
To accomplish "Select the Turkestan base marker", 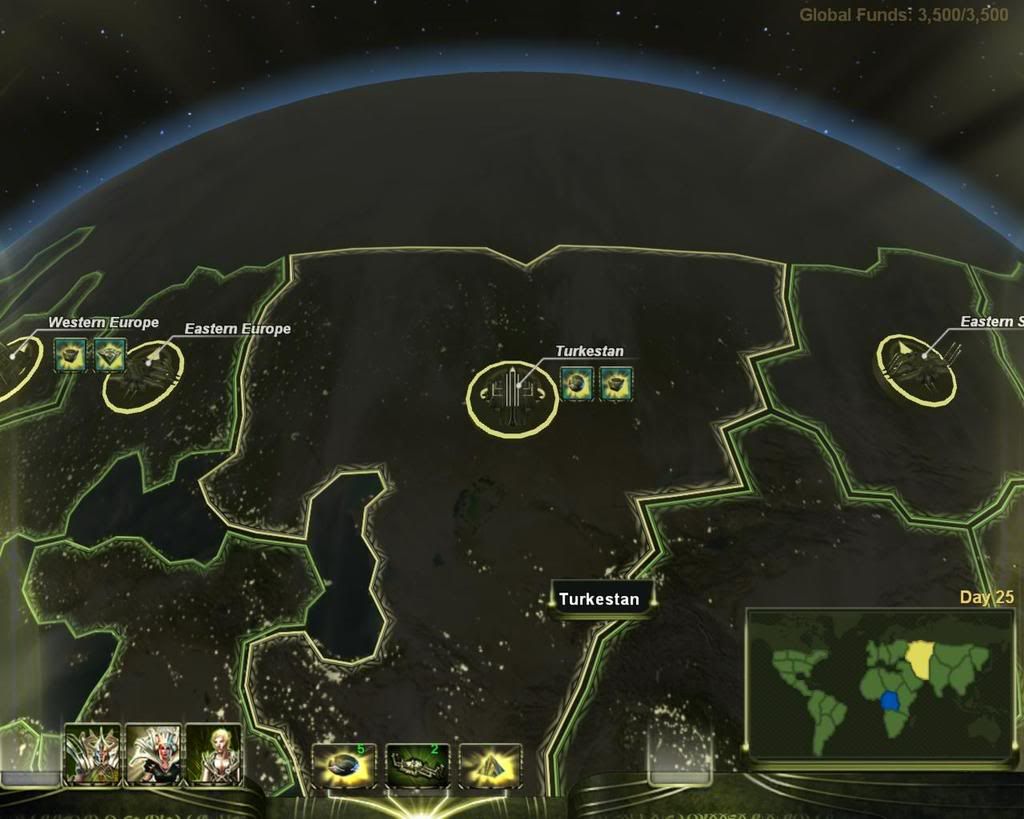I will [511, 398].
